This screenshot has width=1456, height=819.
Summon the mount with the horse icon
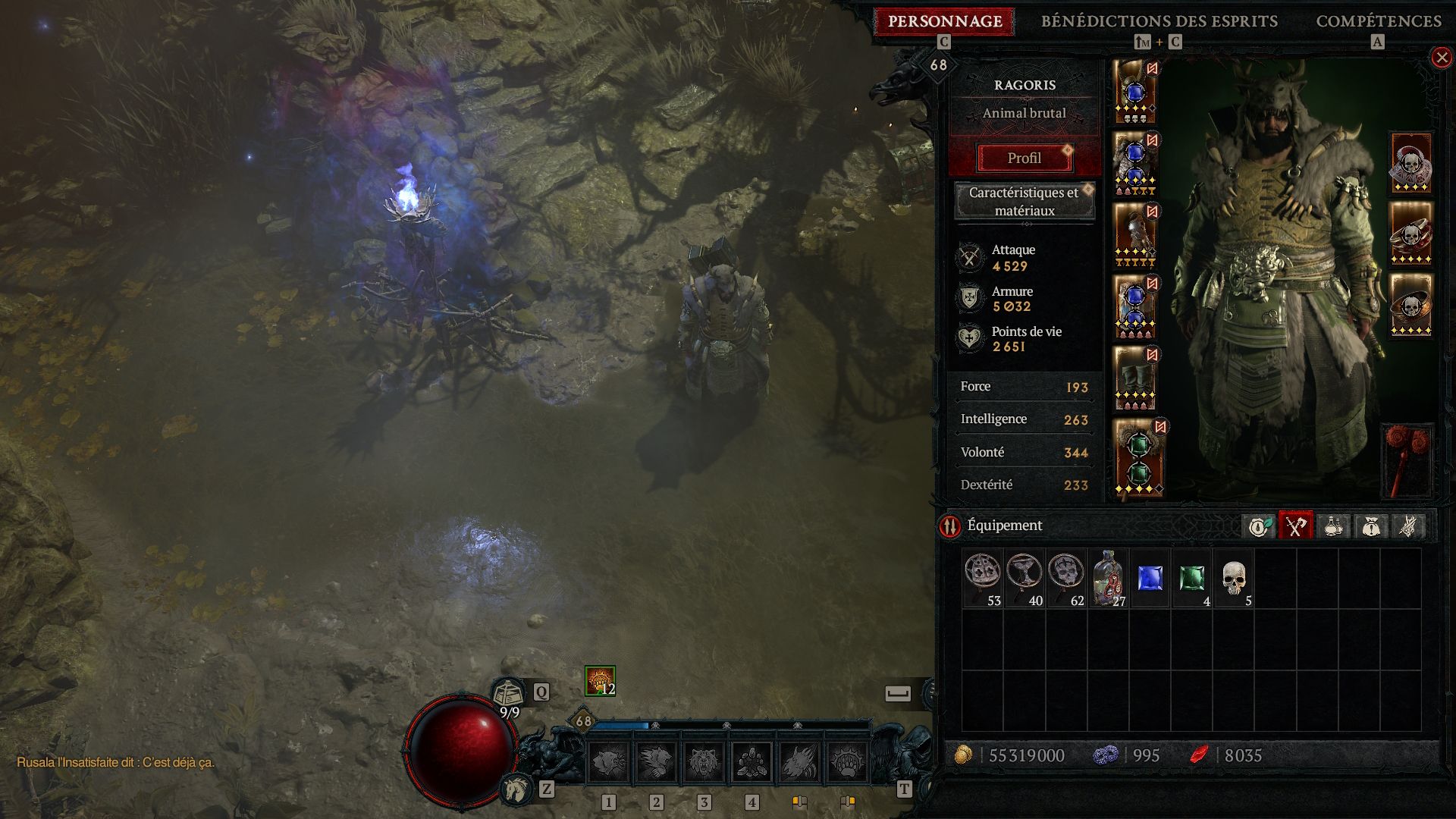pos(517,789)
